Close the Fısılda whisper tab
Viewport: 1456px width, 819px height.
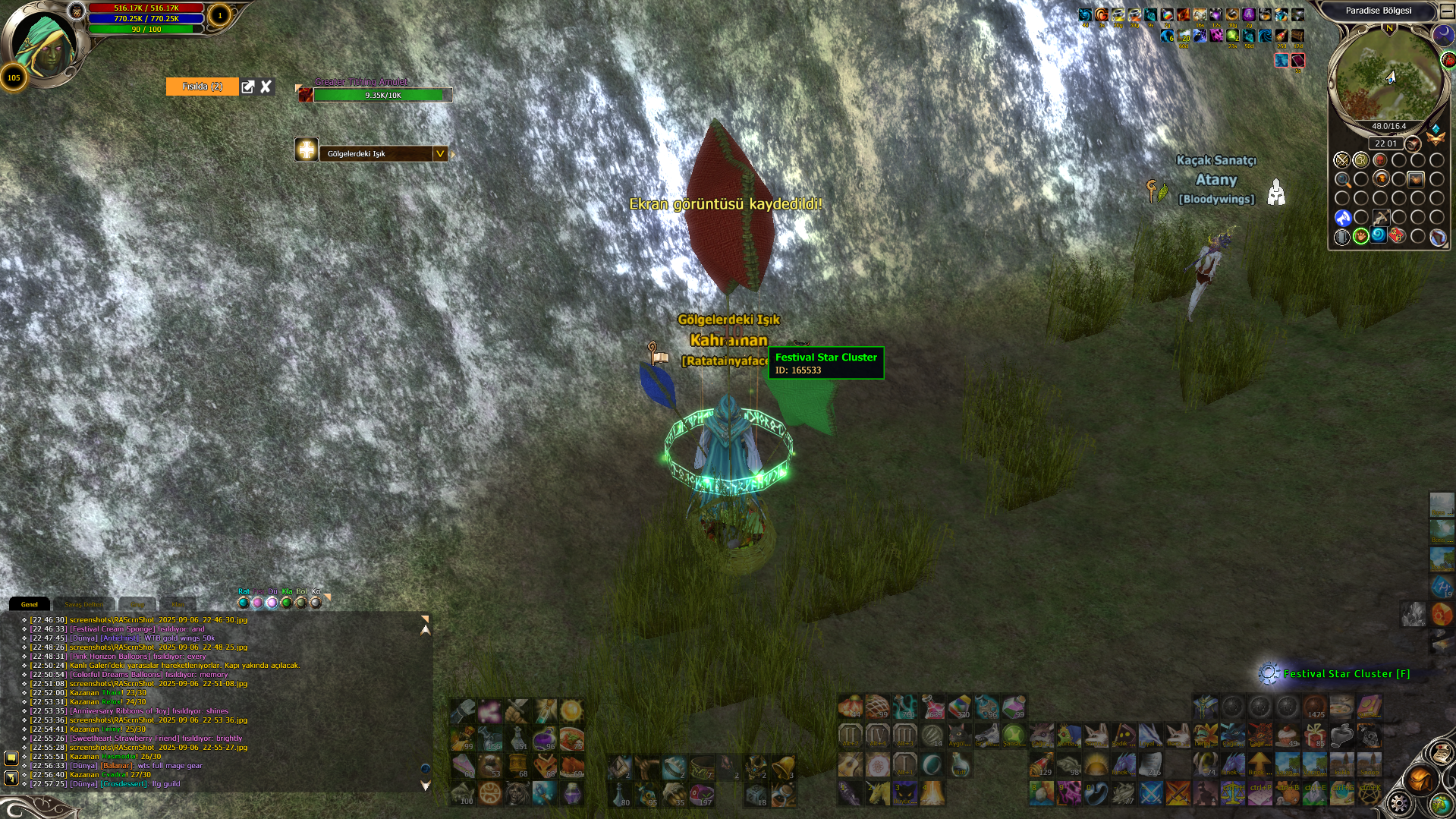[266, 87]
